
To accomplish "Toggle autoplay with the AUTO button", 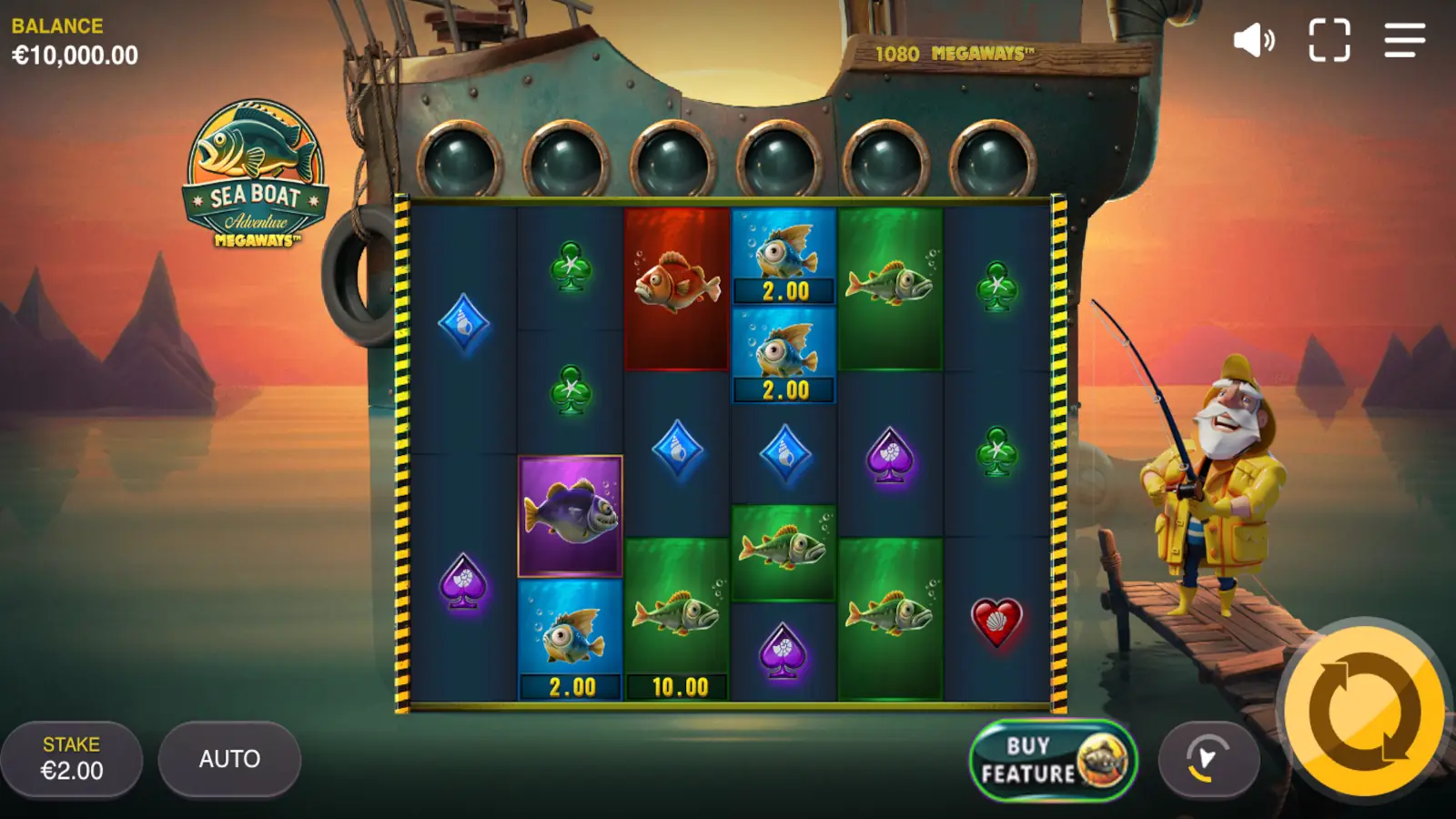I will pos(227,758).
